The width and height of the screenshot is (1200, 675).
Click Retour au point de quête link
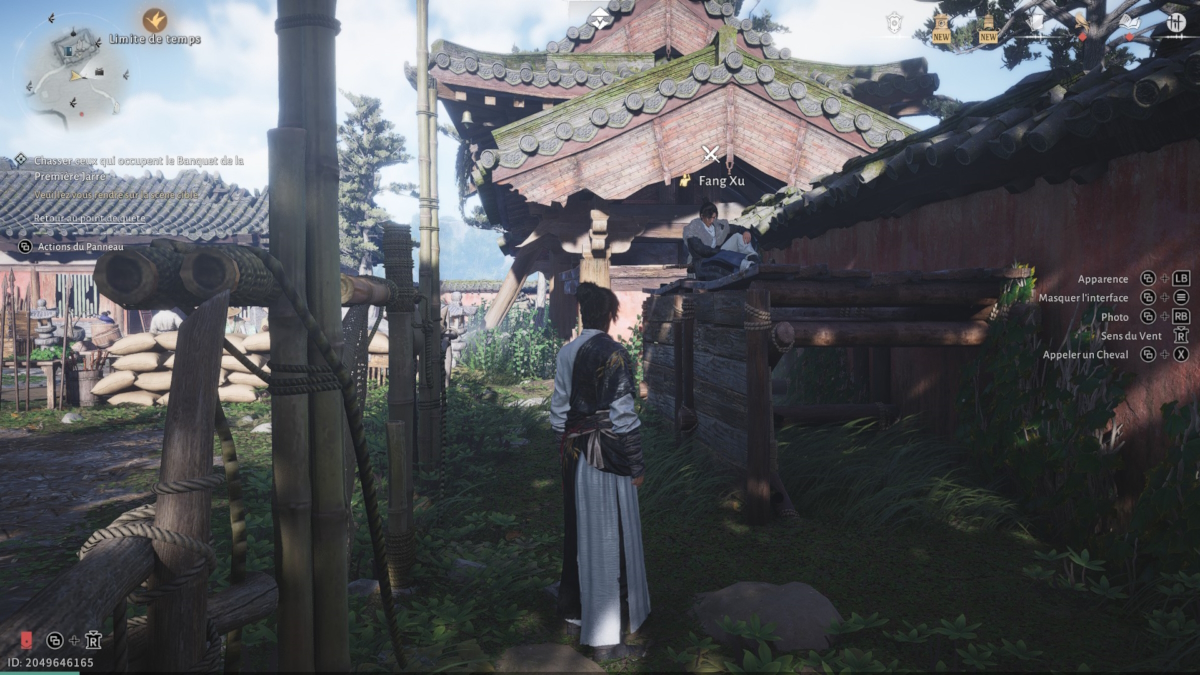point(89,218)
